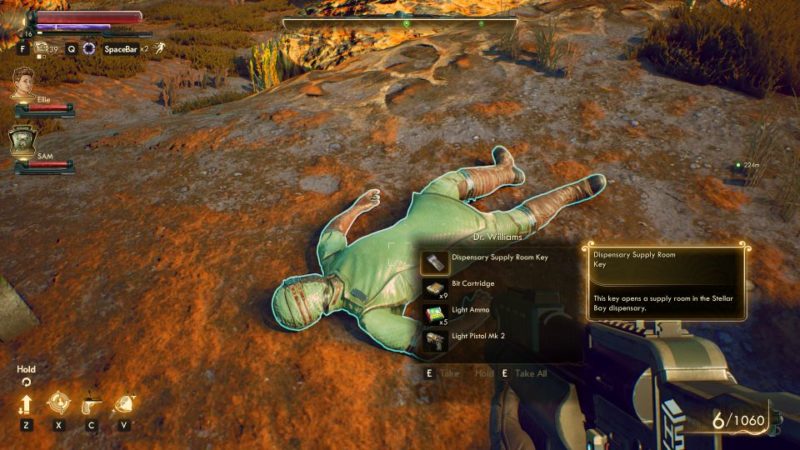
Task: Activate the companion follow arrow command icon
Action: pos(25,405)
